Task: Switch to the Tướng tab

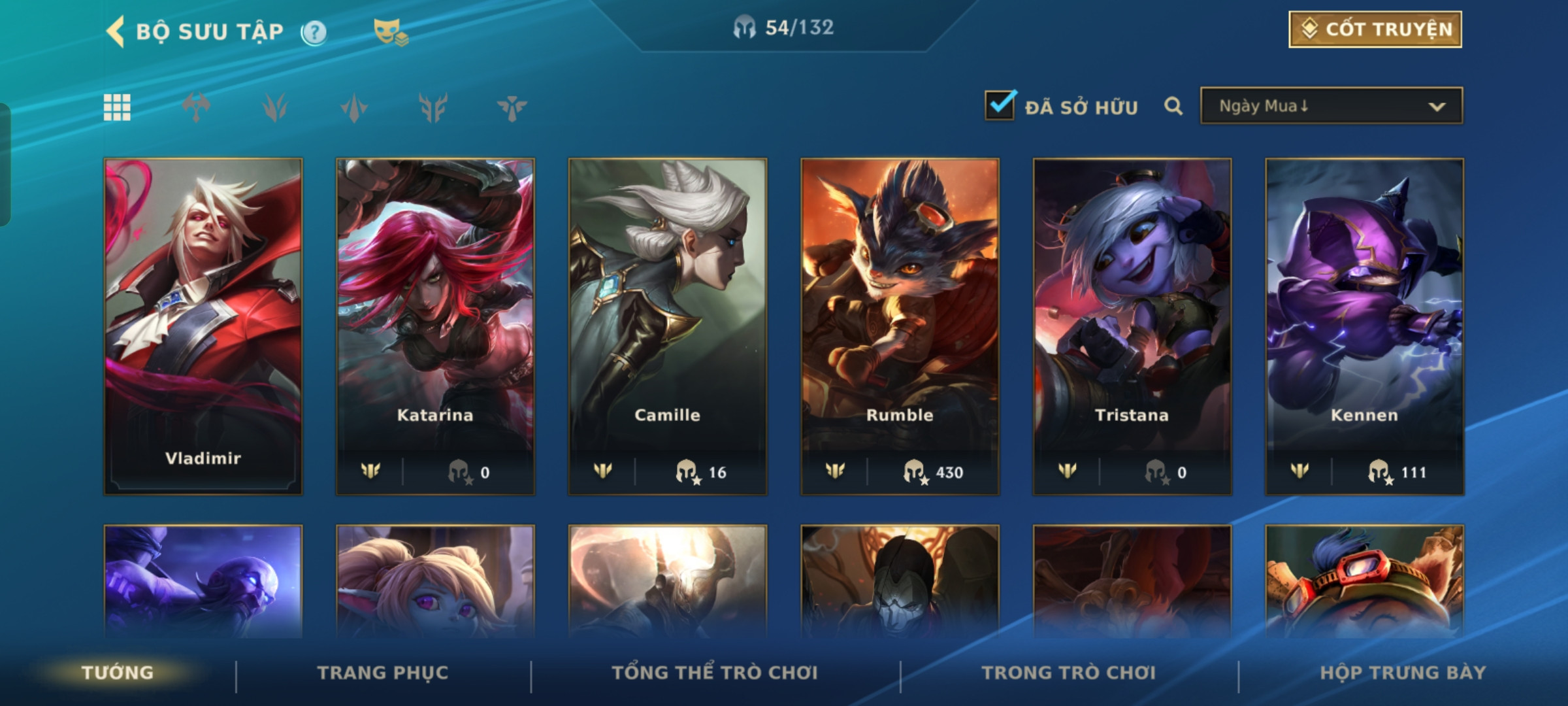Action: [x=118, y=673]
